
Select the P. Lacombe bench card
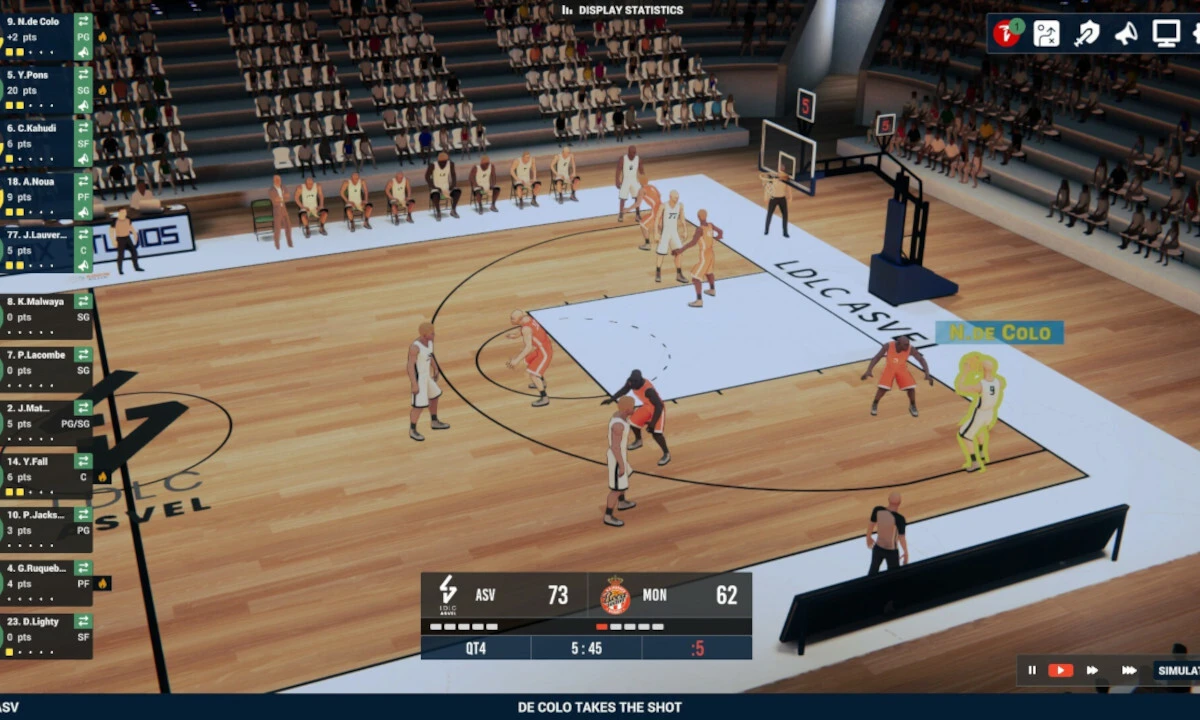coord(40,363)
